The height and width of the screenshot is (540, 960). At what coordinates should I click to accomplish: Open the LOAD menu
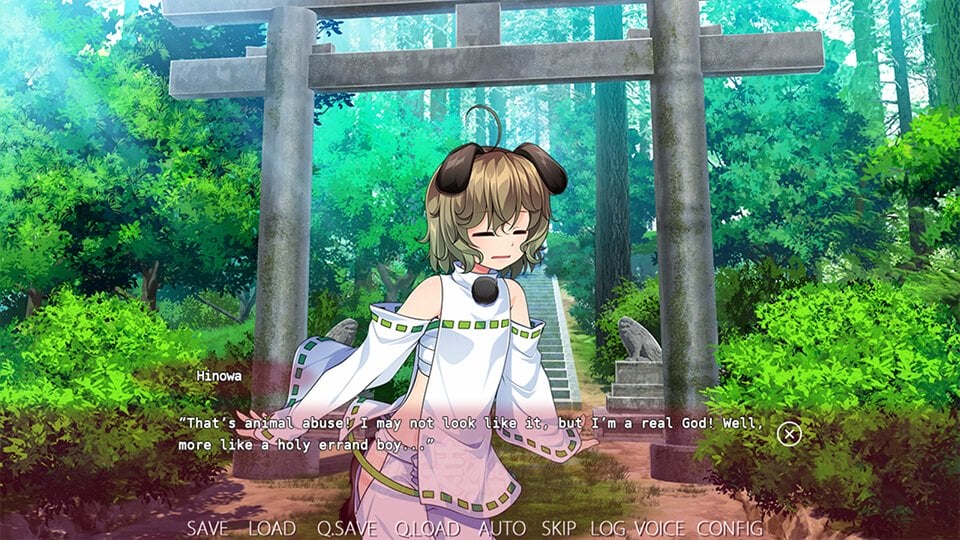pos(271,528)
